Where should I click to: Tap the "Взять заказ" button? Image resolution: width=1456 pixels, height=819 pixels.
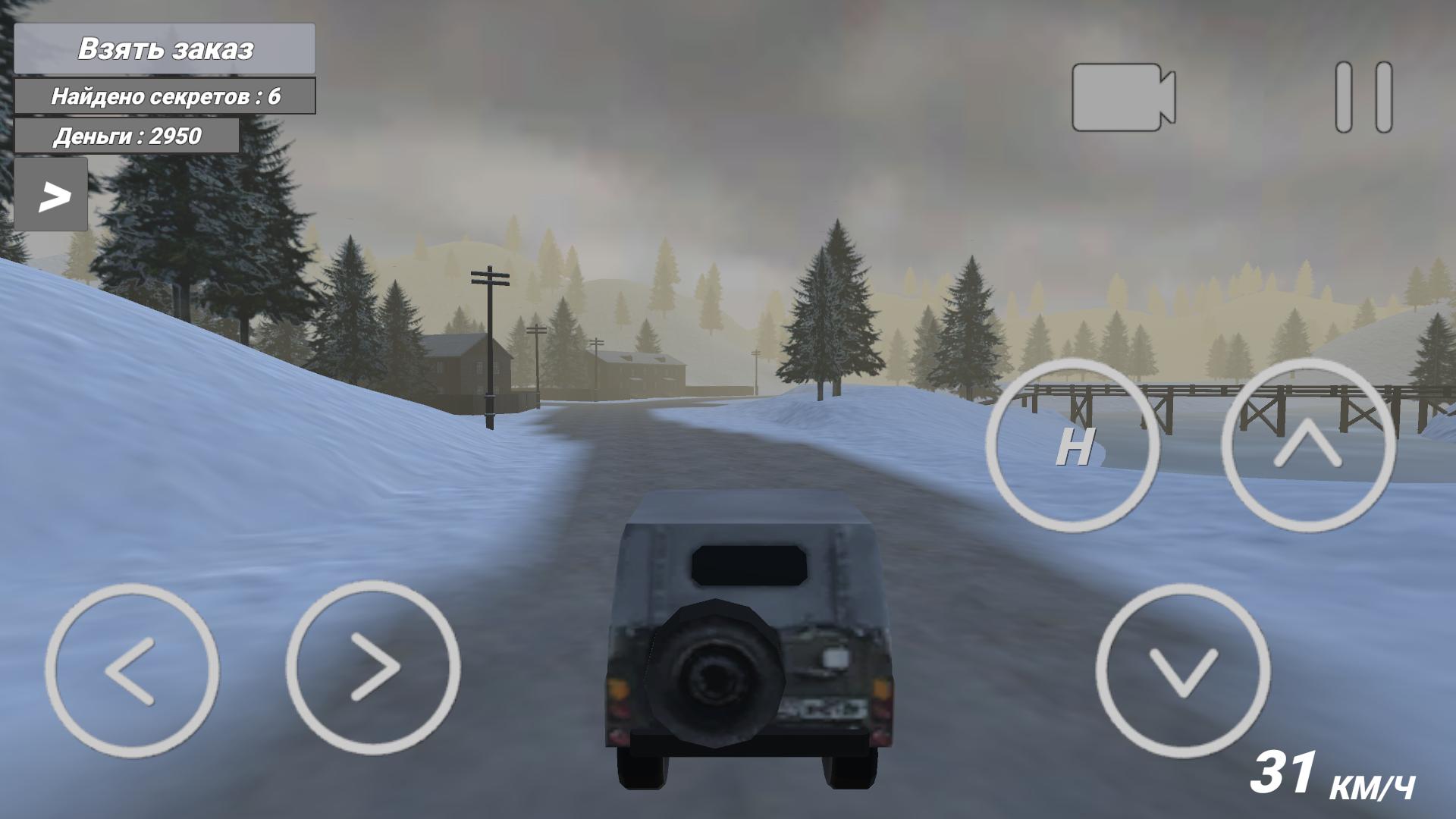click(164, 47)
